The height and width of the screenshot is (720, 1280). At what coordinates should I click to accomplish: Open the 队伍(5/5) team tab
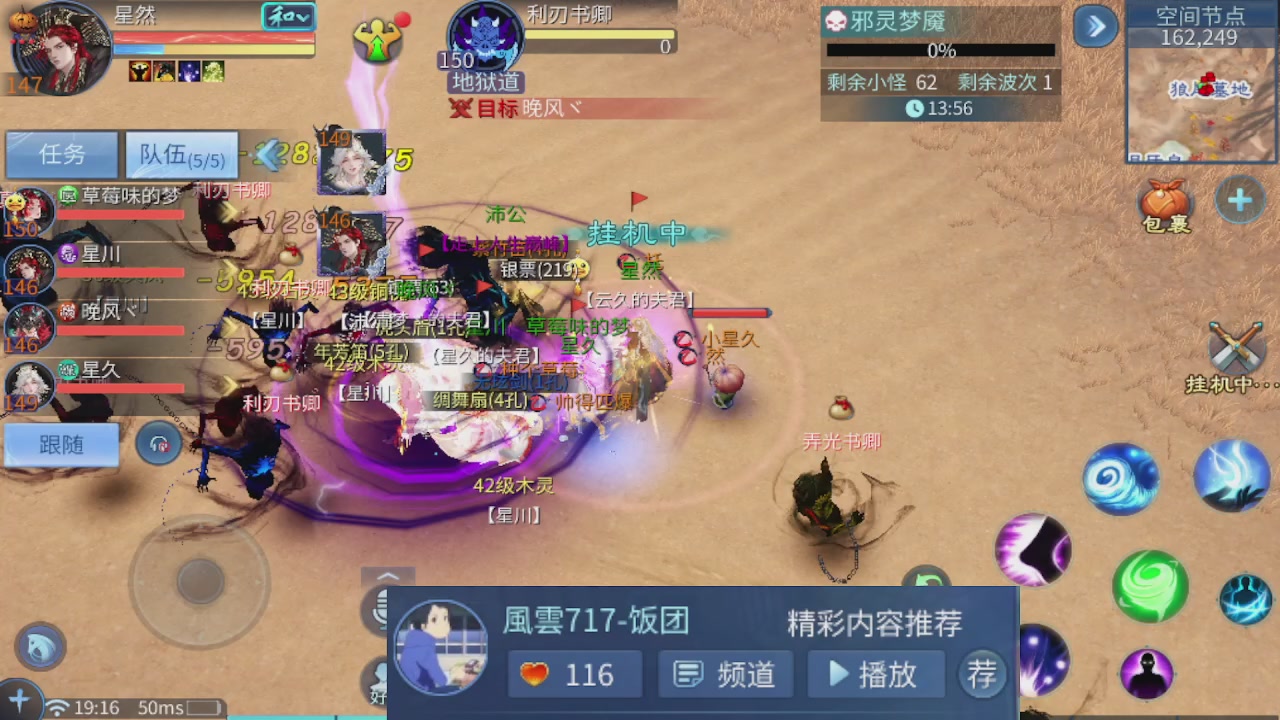click(180, 155)
